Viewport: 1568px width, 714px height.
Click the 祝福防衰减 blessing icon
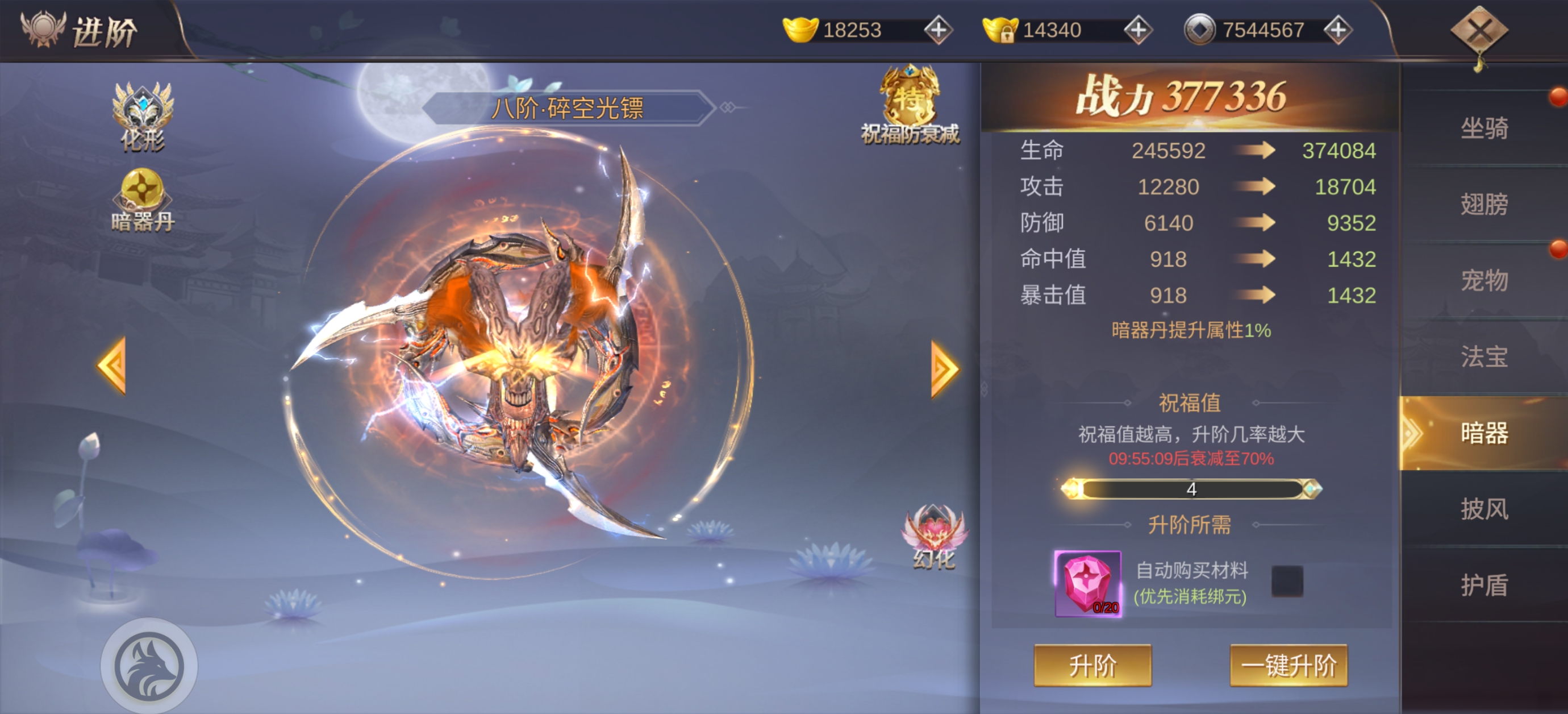910,105
